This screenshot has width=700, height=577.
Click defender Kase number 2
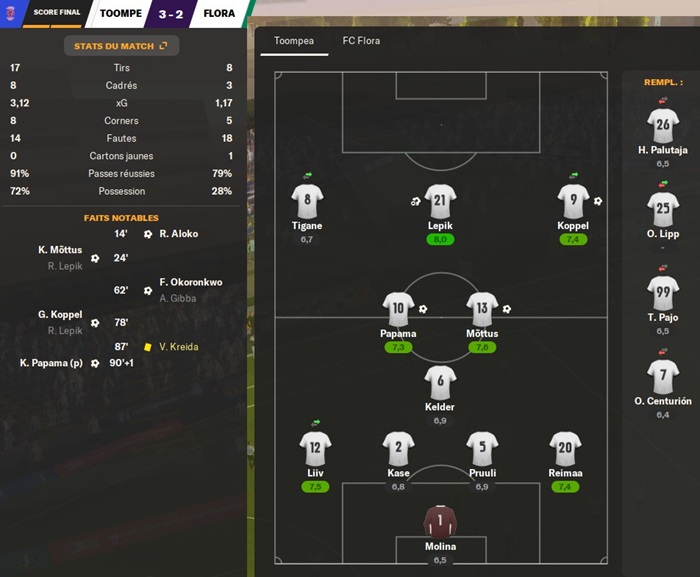[x=398, y=450]
